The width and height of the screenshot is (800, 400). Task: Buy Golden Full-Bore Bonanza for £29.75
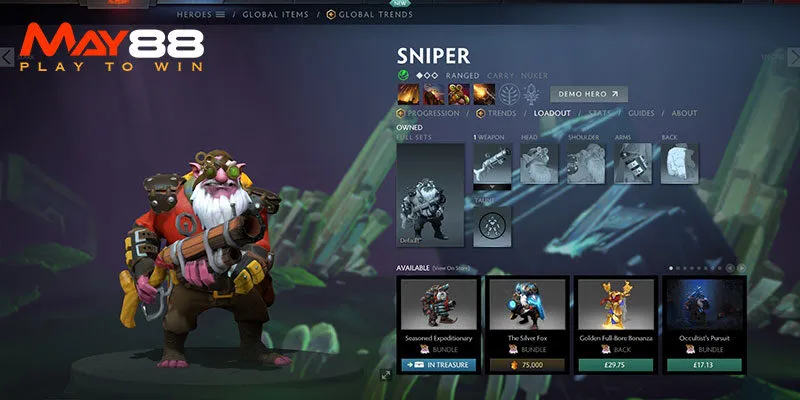click(x=617, y=366)
